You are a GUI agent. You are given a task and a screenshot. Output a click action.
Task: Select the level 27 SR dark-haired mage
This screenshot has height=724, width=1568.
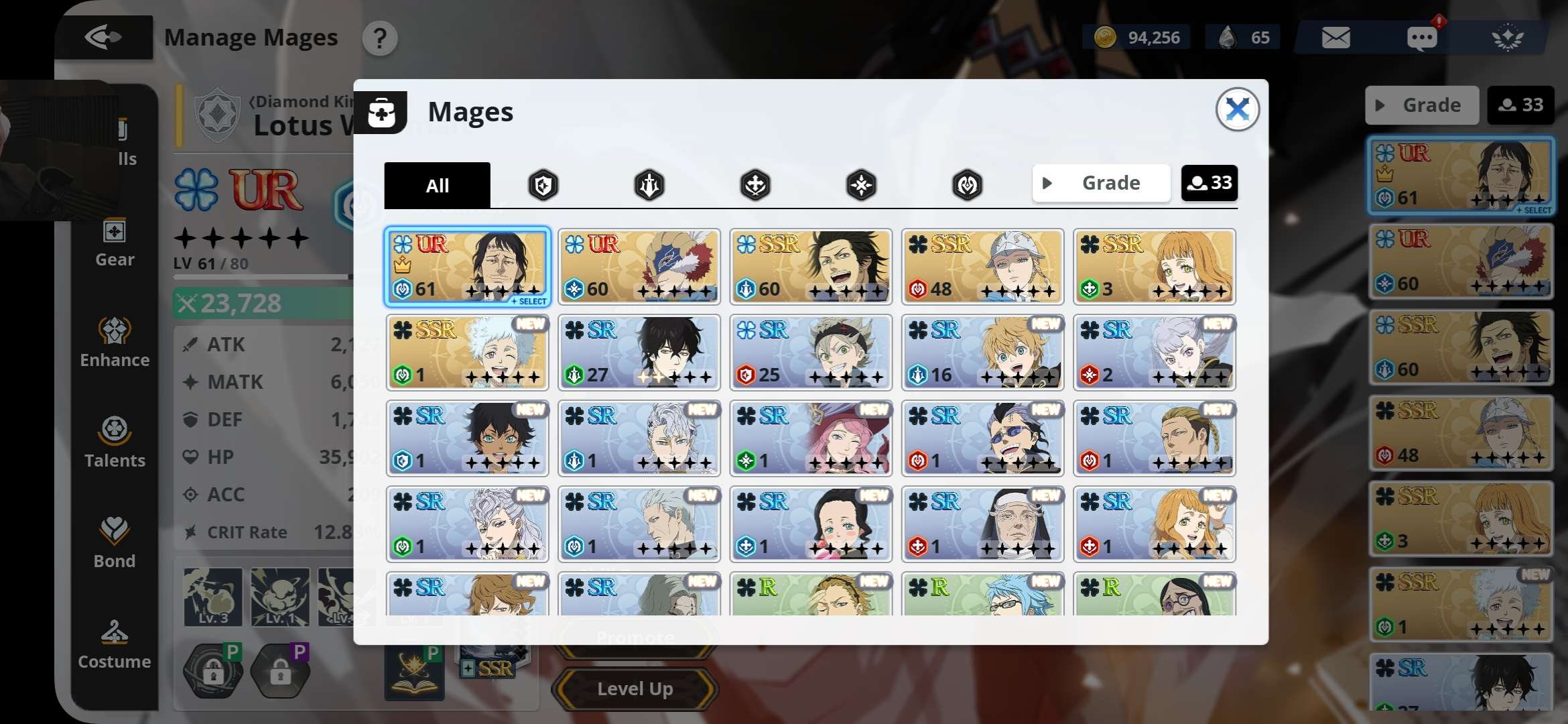tap(639, 353)
